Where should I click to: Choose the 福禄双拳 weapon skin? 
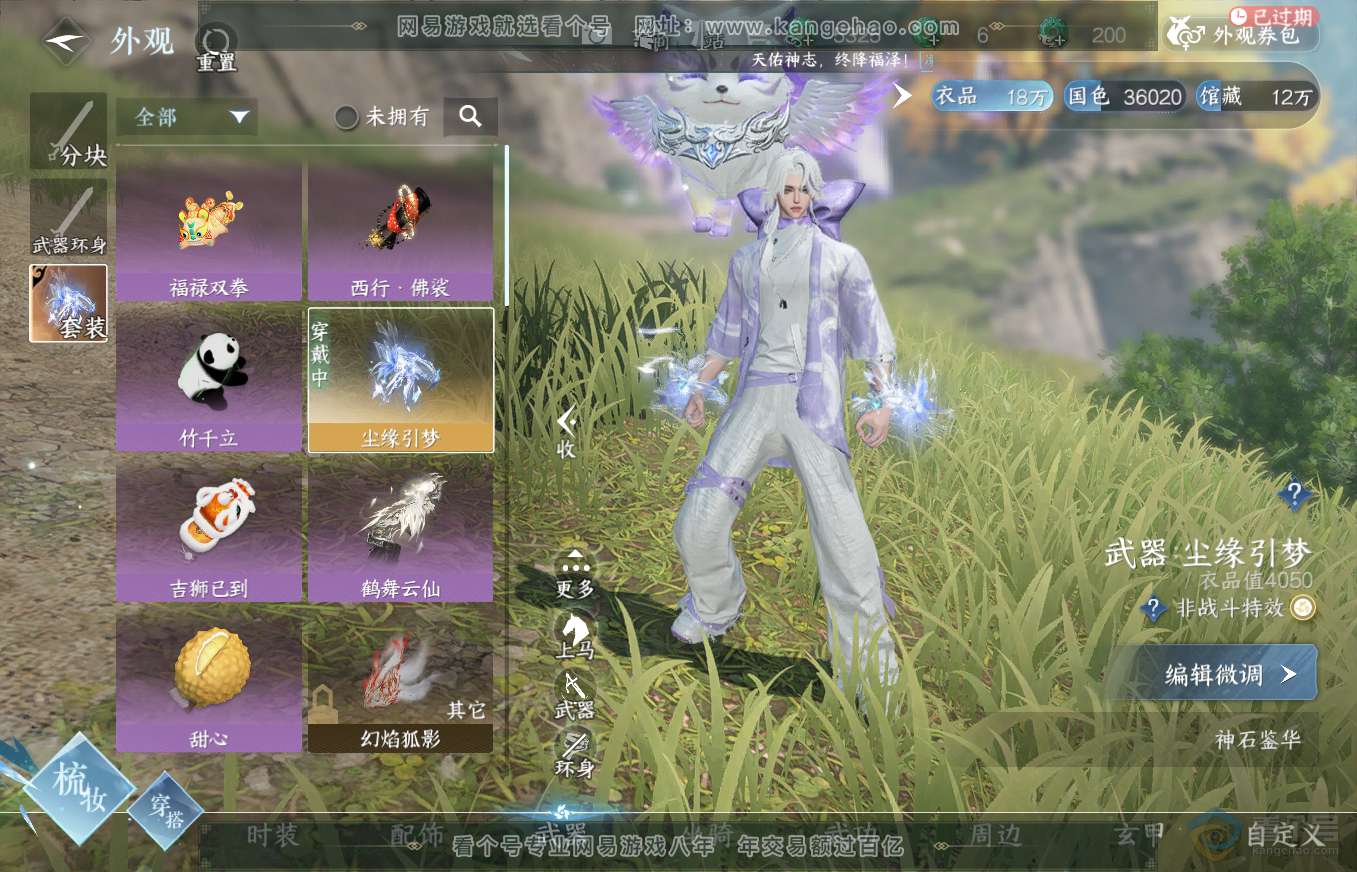[x=209, y=233]
